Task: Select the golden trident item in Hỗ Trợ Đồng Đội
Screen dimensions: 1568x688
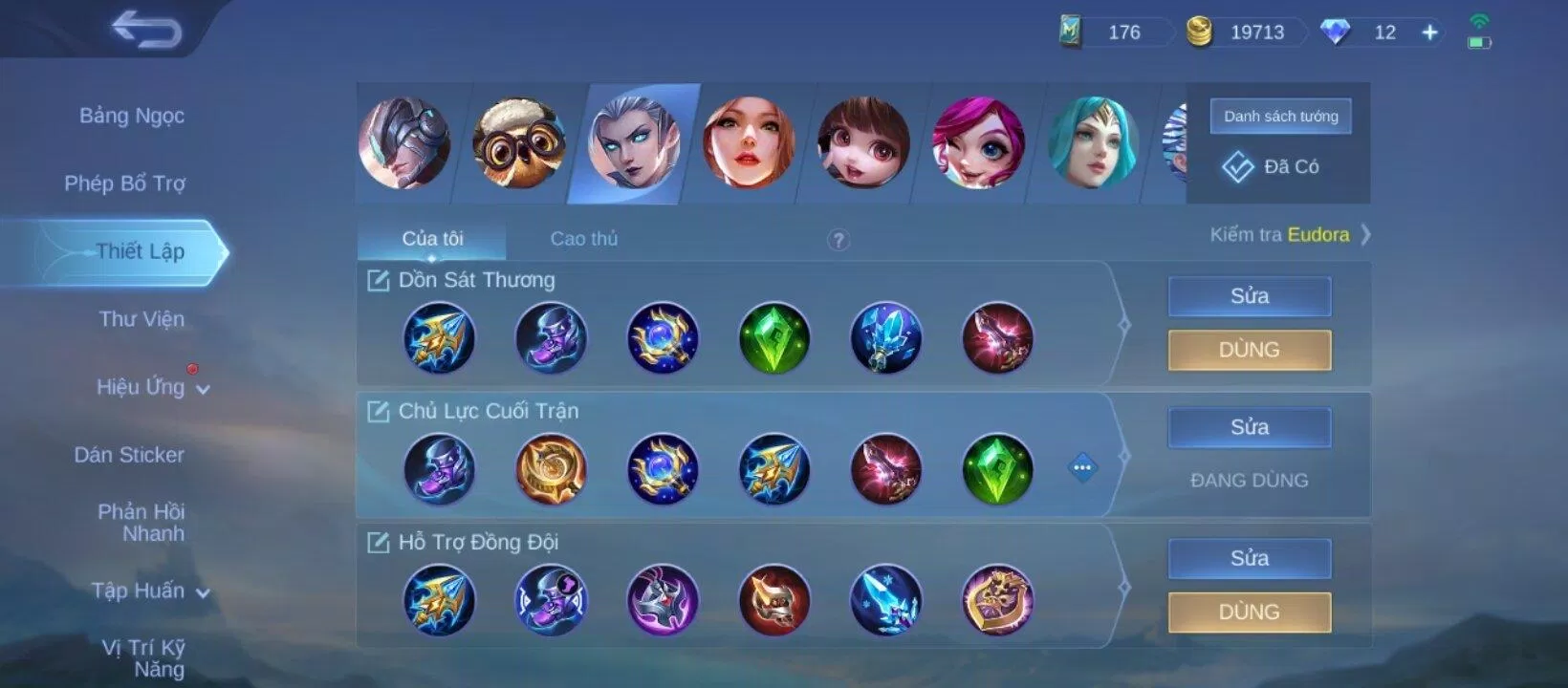Action: 439,599
